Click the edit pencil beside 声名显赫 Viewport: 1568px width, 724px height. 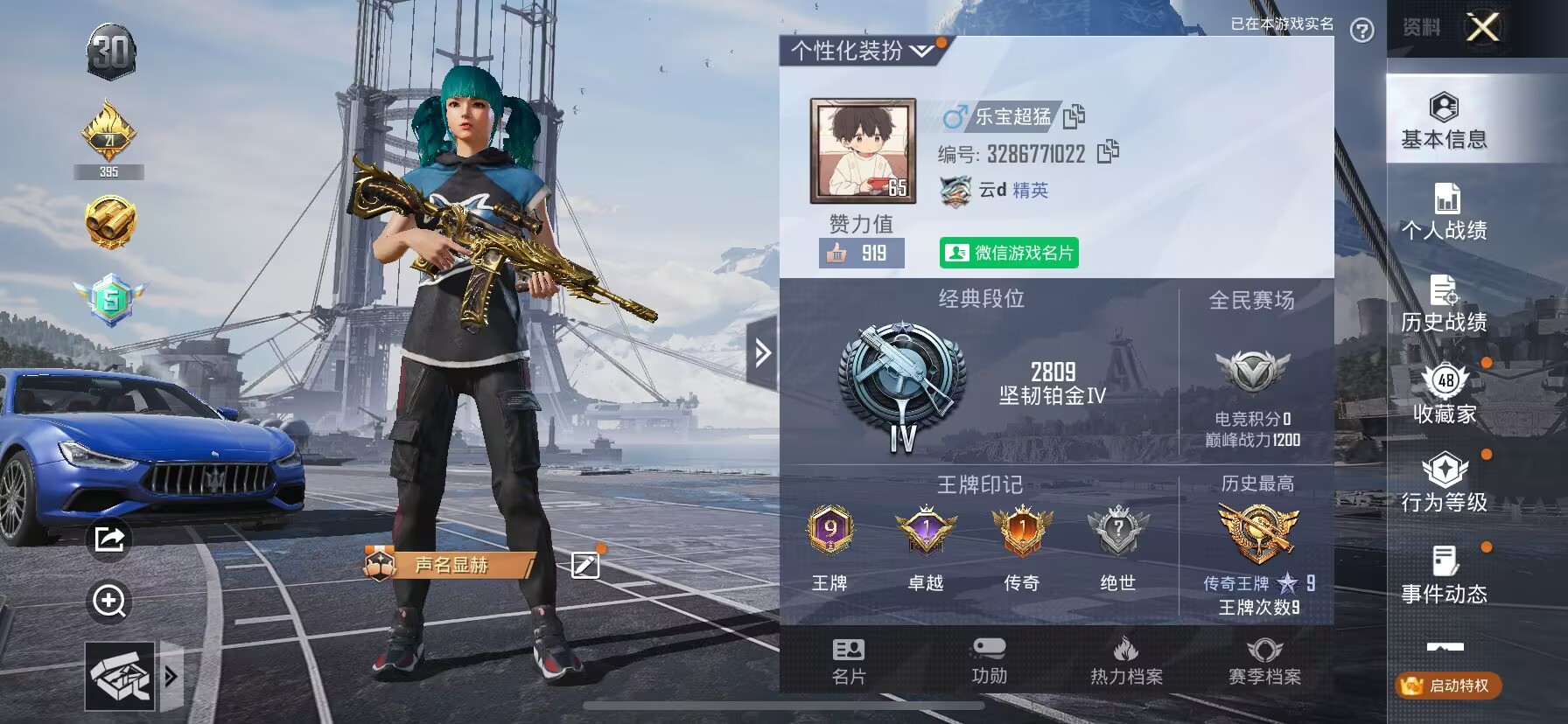tap(584, 566)
